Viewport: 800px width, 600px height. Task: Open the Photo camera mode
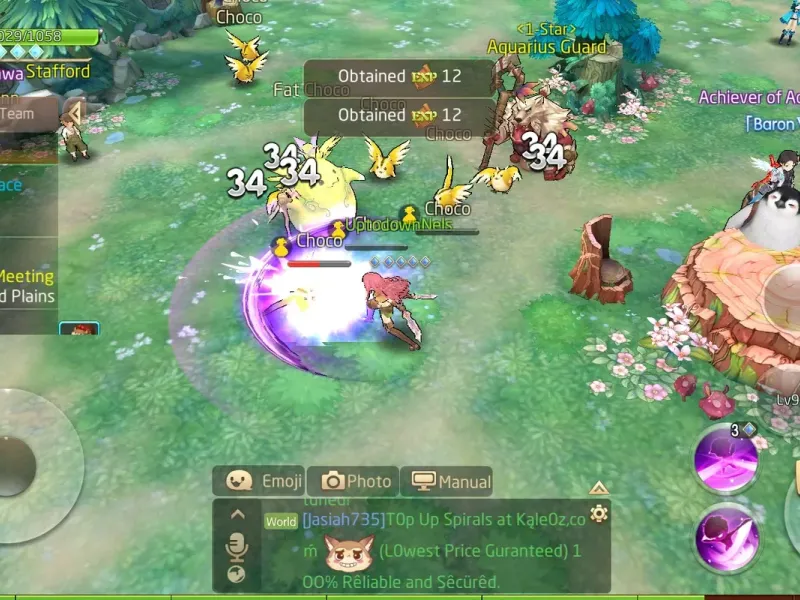pyautogui.click(x=353, y=481)
